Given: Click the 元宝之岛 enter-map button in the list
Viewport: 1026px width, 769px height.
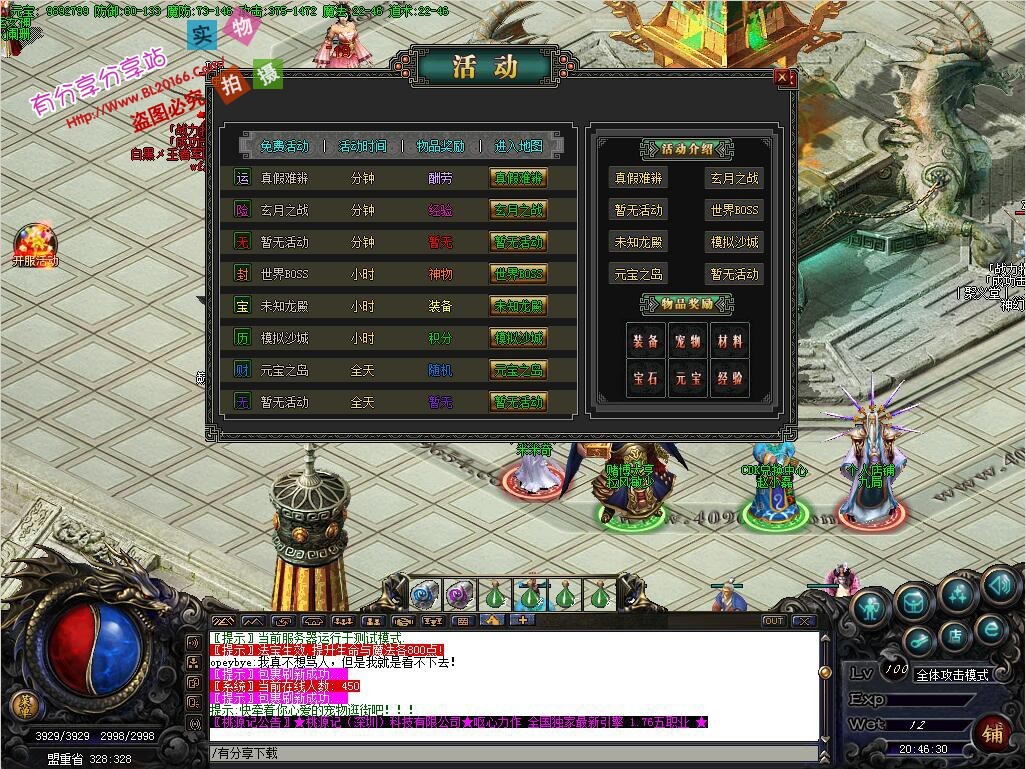Looking at the screenshot, I should [518, 370].
